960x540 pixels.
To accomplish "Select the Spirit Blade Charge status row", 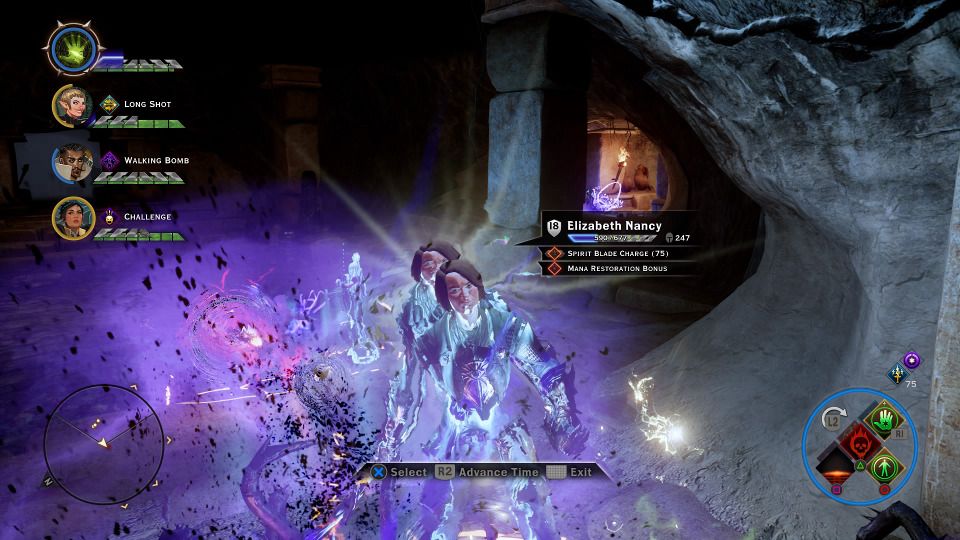I will [618, 254].
